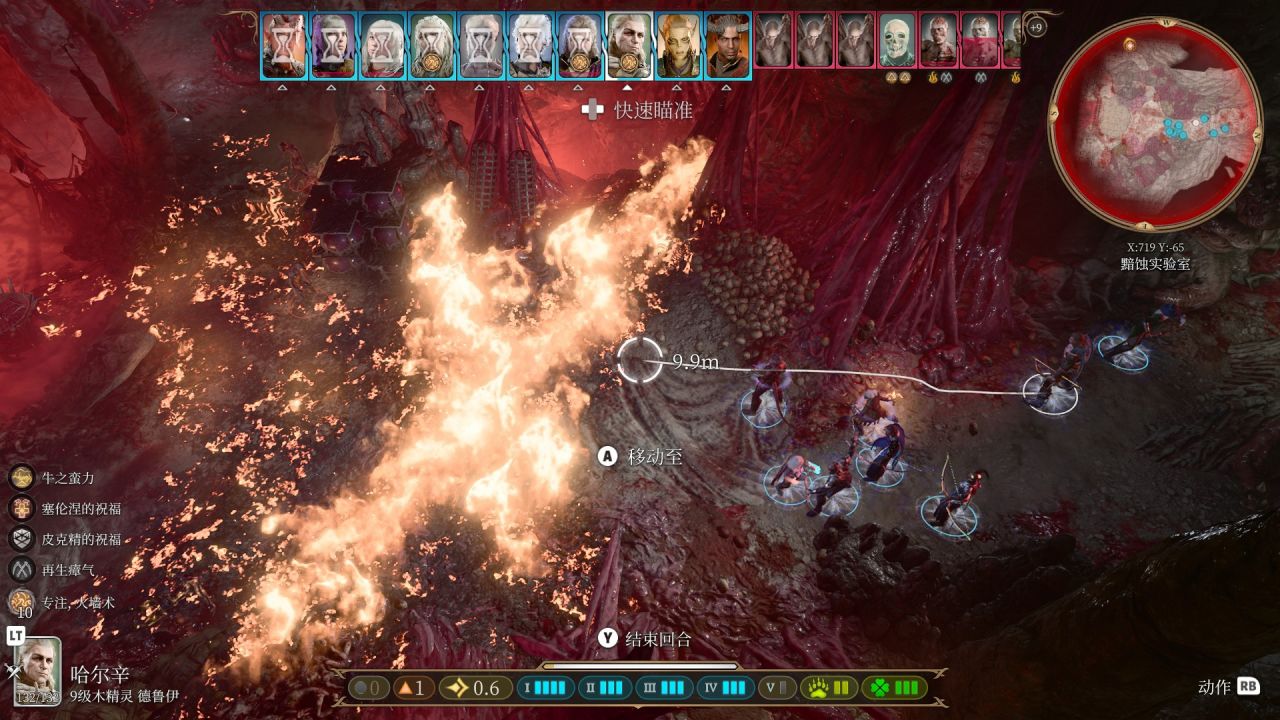This screenshot has height=720, width=1280.
Task: Pick the purple-haired portrait in the turn order
Action: pyautogui.click(x=334, y=45)
